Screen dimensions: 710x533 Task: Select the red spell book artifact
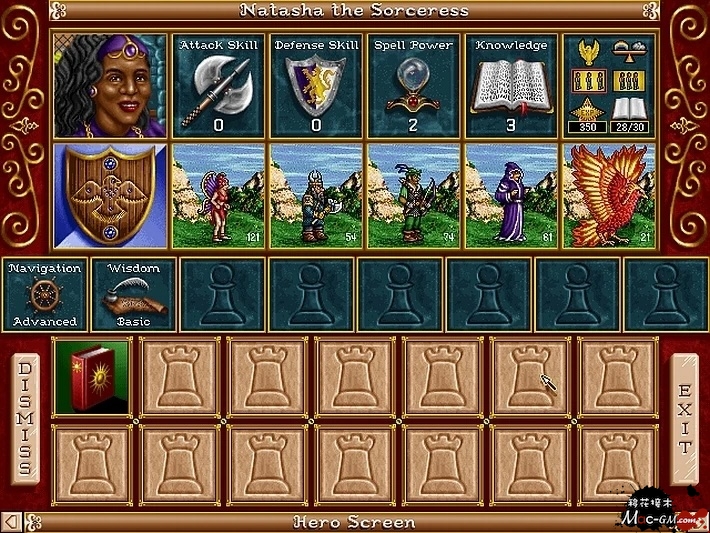coord(92,377)
